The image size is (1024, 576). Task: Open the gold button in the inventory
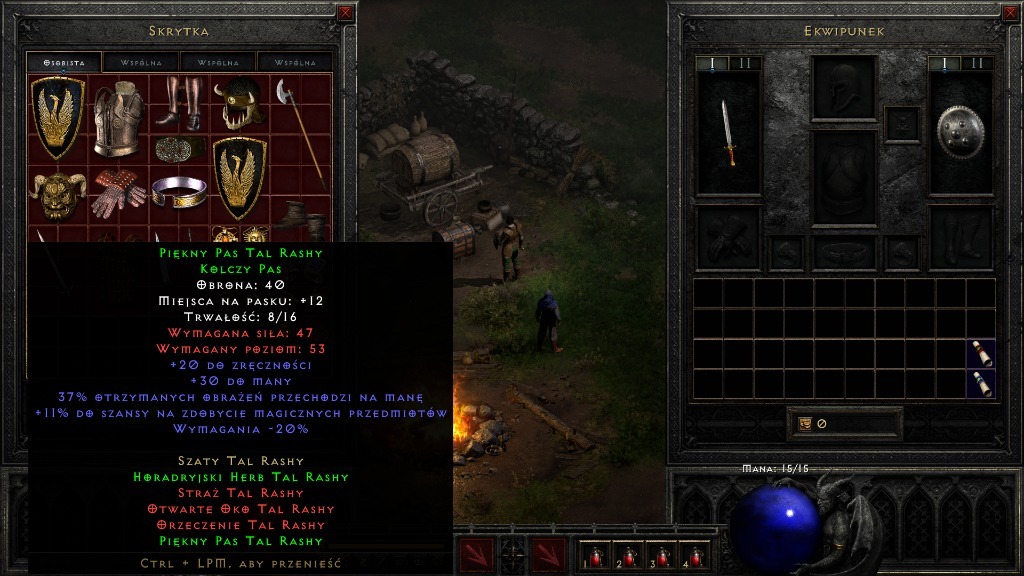click(805, 423)
